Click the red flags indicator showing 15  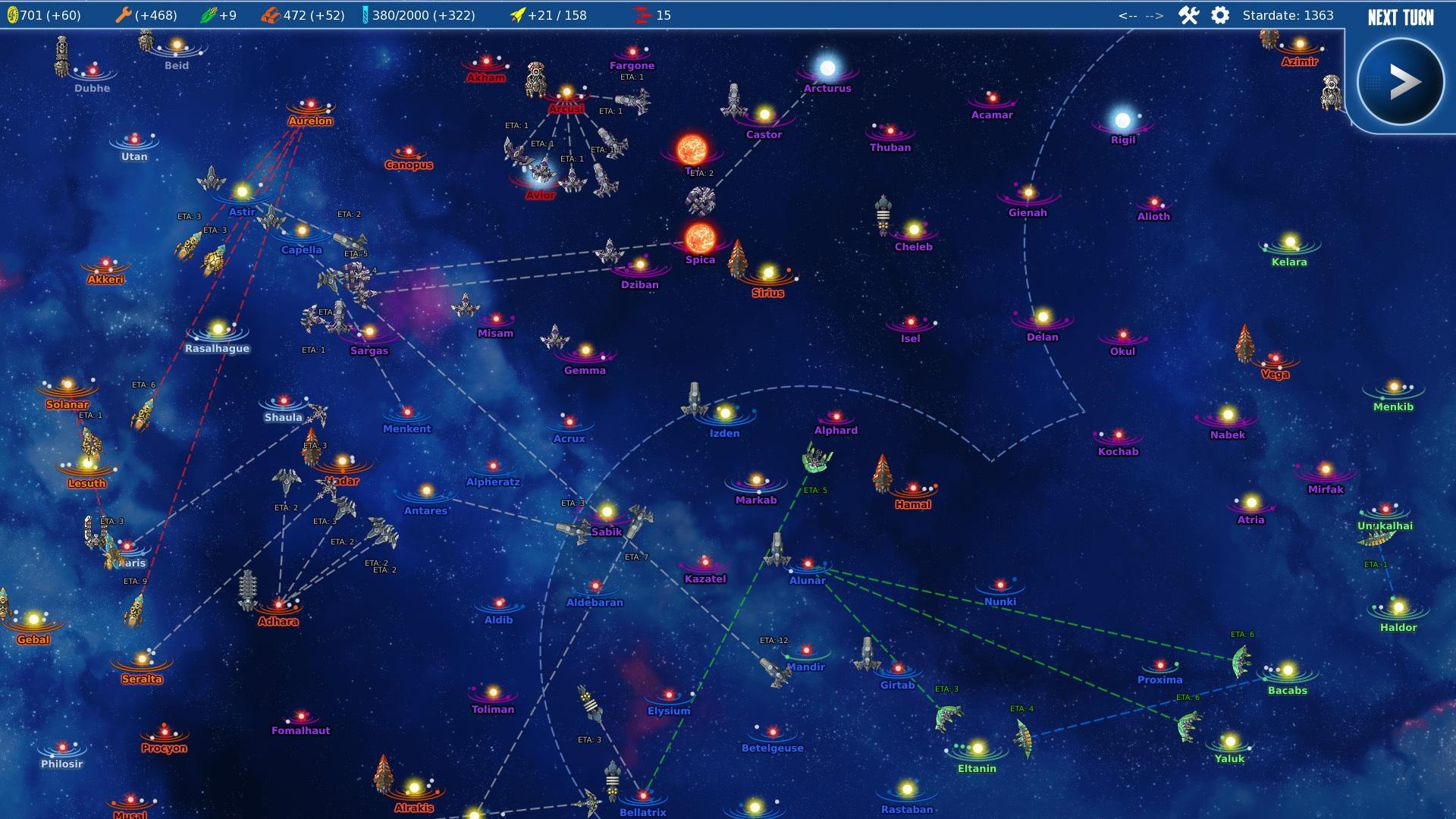pyautogui.click(x=641, y=14)
